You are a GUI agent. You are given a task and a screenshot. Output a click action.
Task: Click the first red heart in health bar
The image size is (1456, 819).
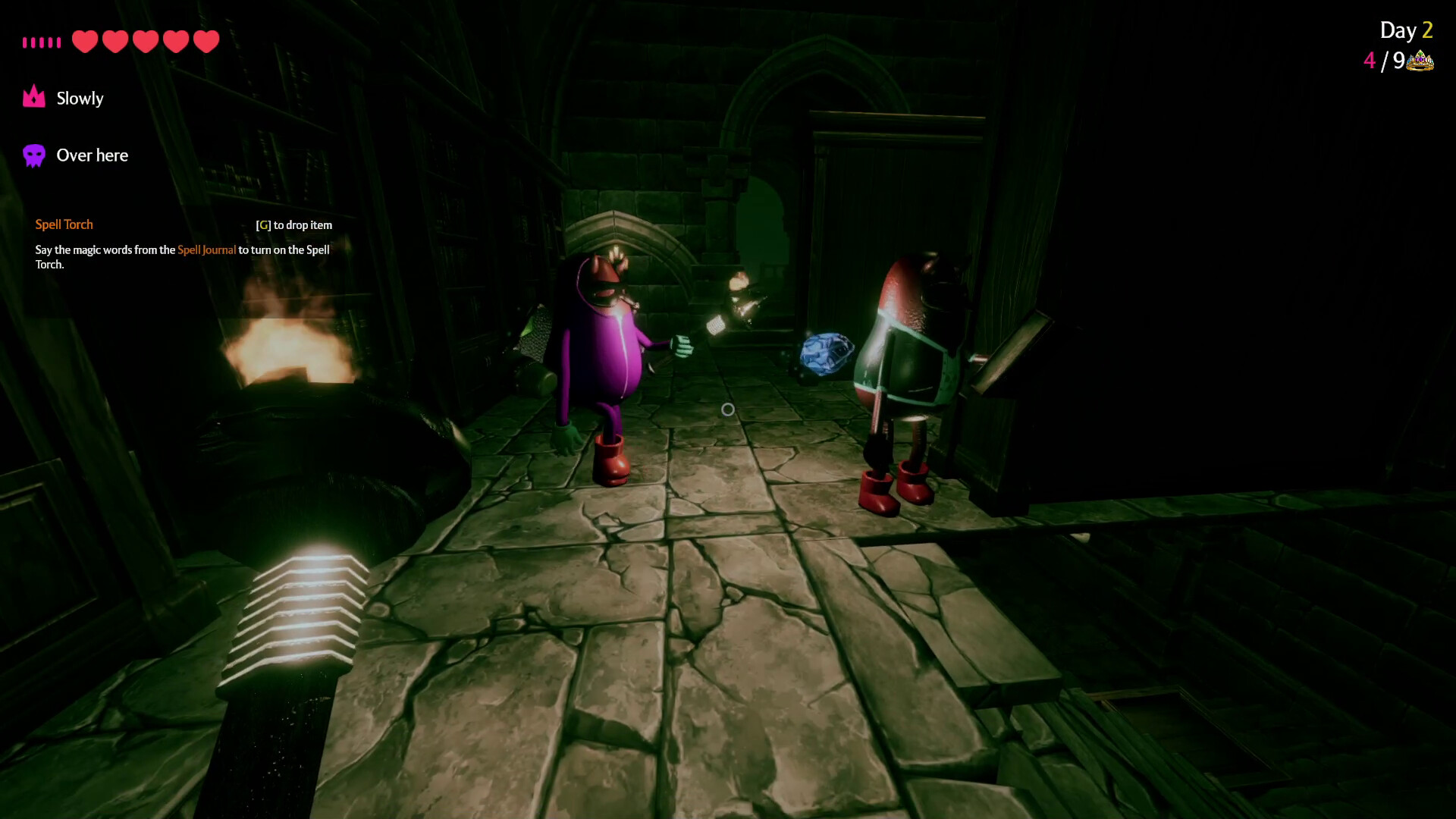(x=85, y=42)
